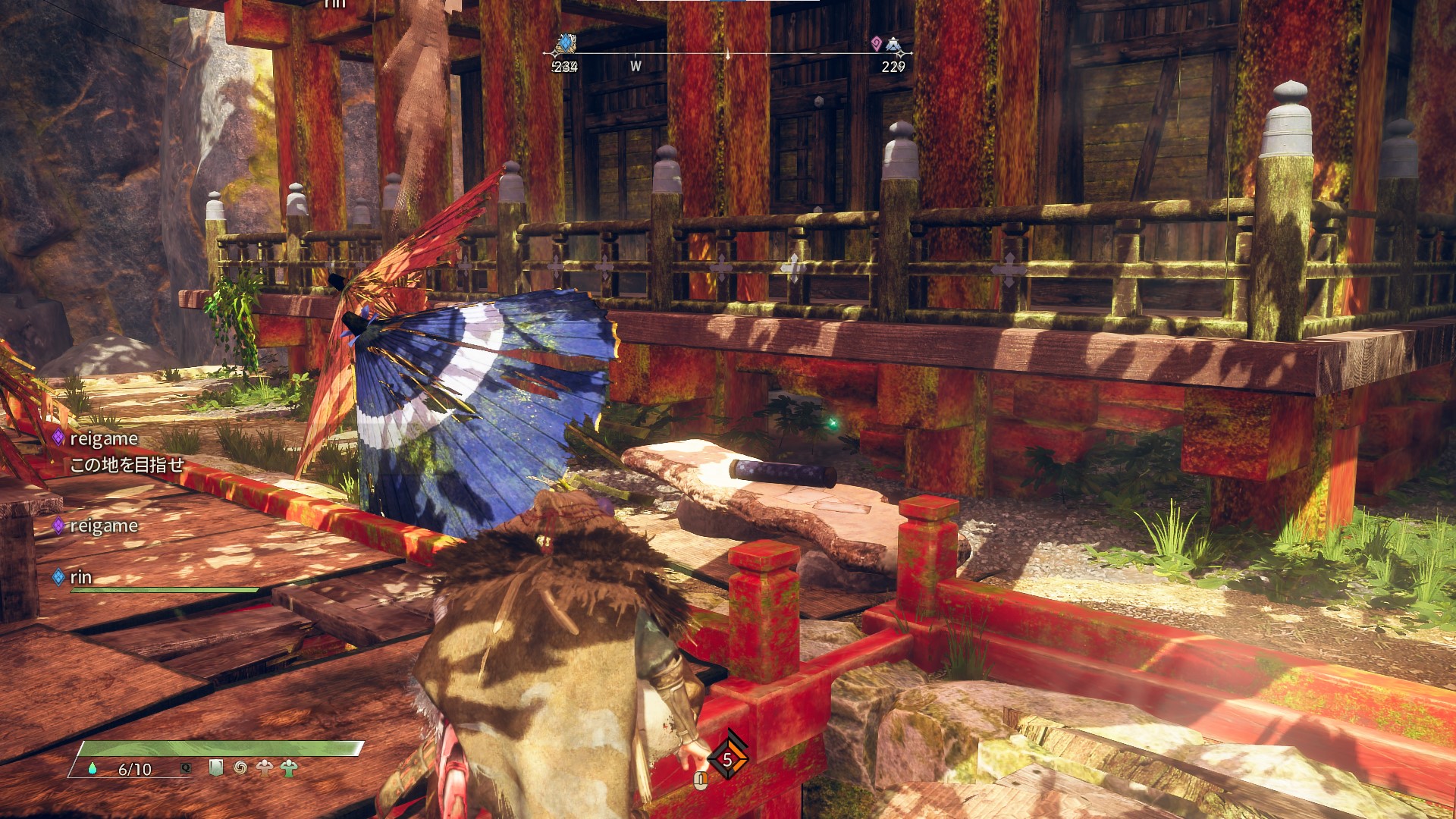
Task: Click the golden spiral status icon
Action: tap(240, 768)
